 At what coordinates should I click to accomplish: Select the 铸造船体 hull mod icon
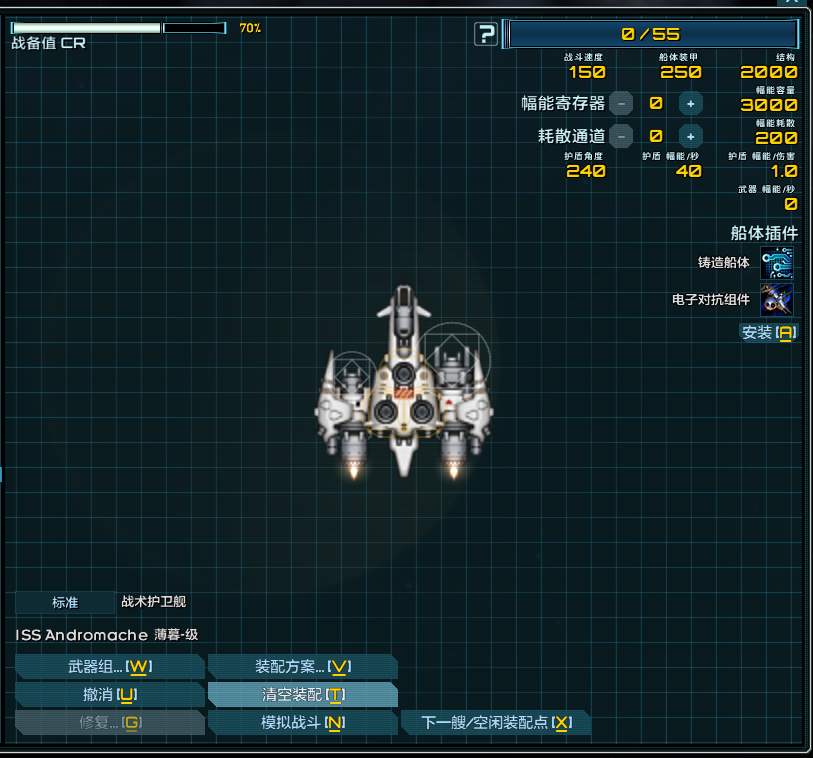click(777, 263)
